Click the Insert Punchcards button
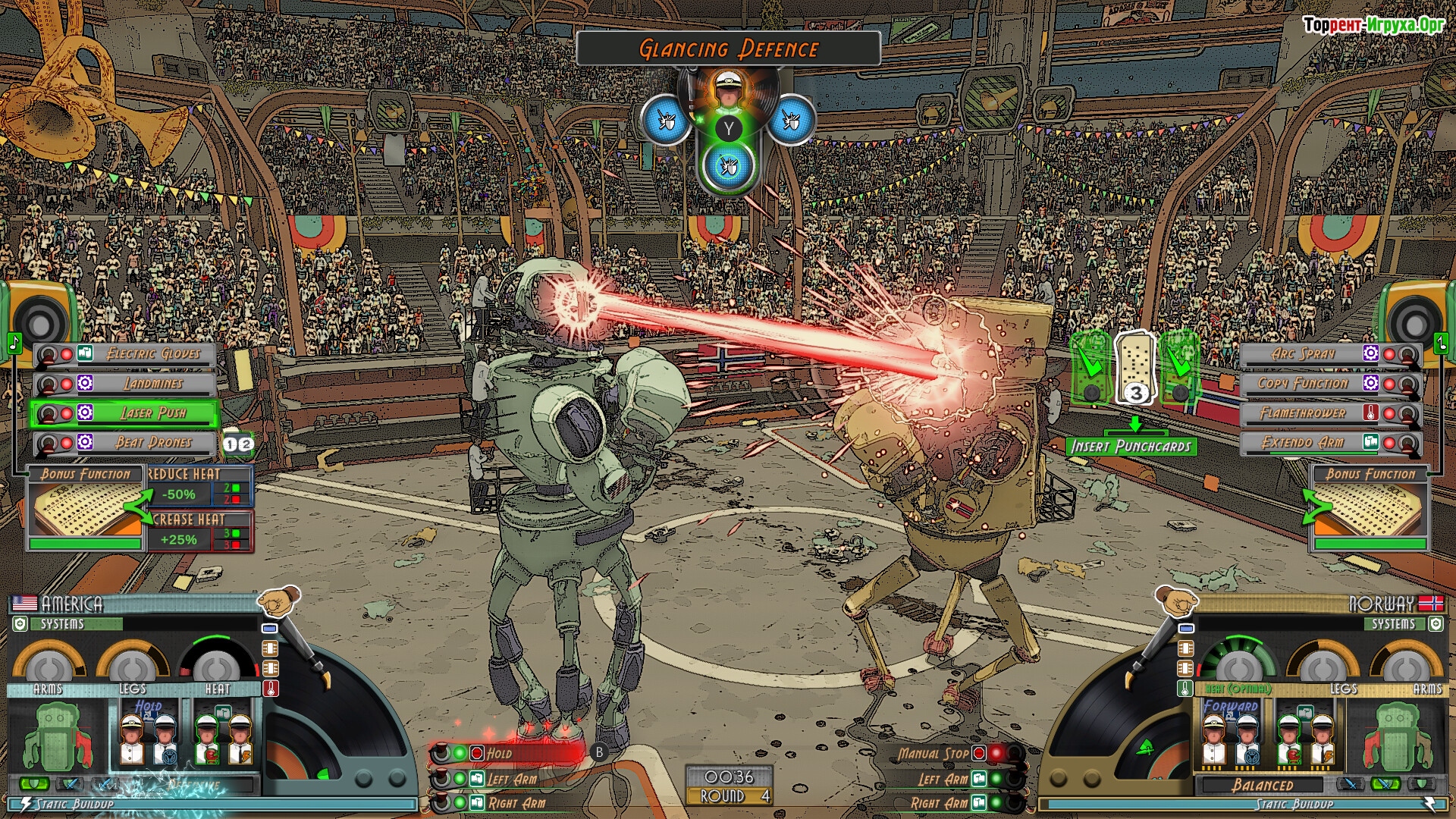The height and width of the screenshot is (819, 1456). click(1131, 447)
